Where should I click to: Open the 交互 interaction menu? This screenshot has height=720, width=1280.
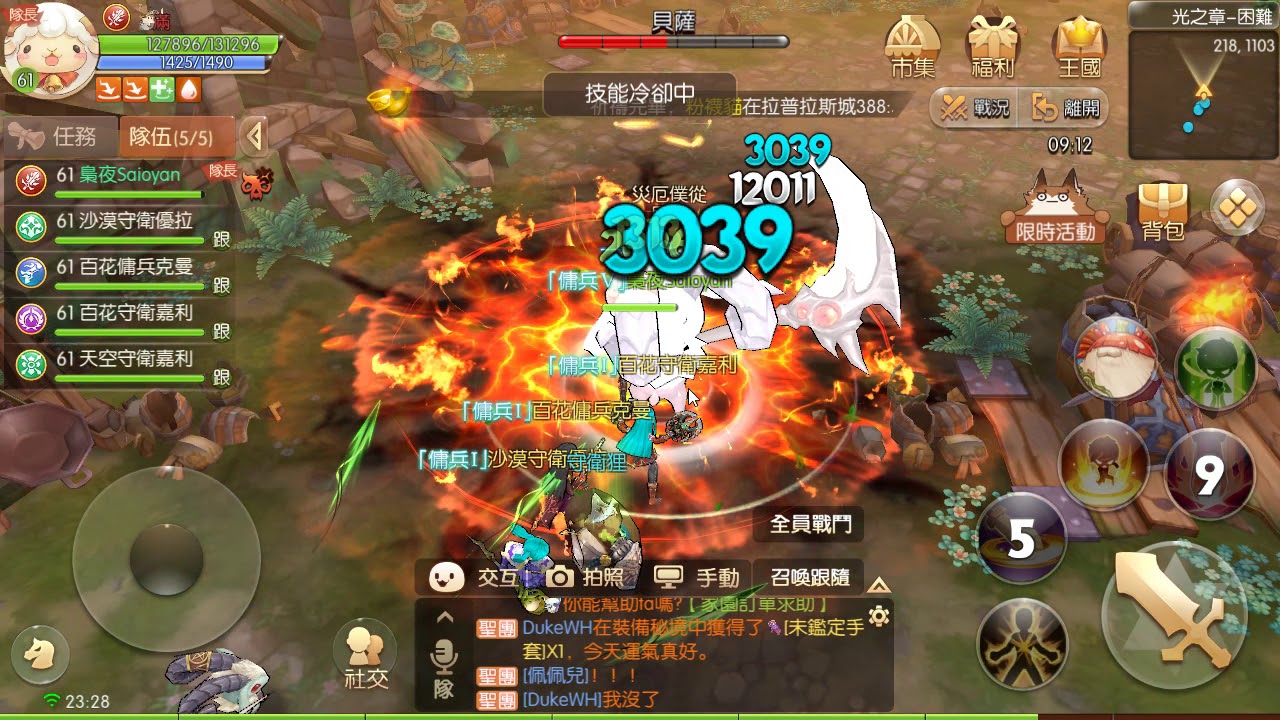[x=473, y=577]
